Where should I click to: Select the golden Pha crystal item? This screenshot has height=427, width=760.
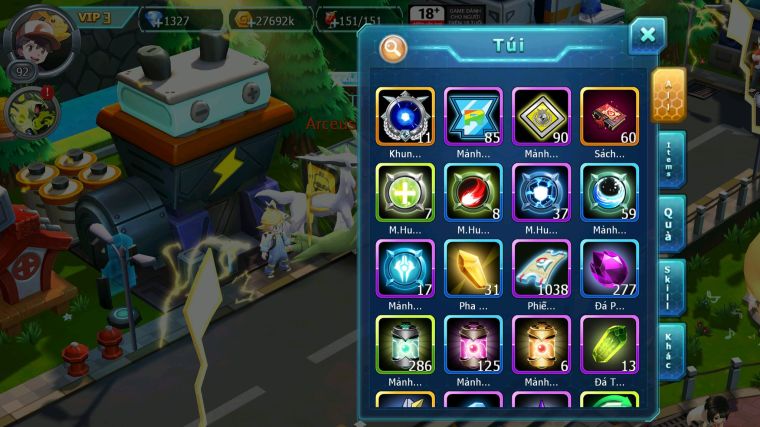[473, 269]
